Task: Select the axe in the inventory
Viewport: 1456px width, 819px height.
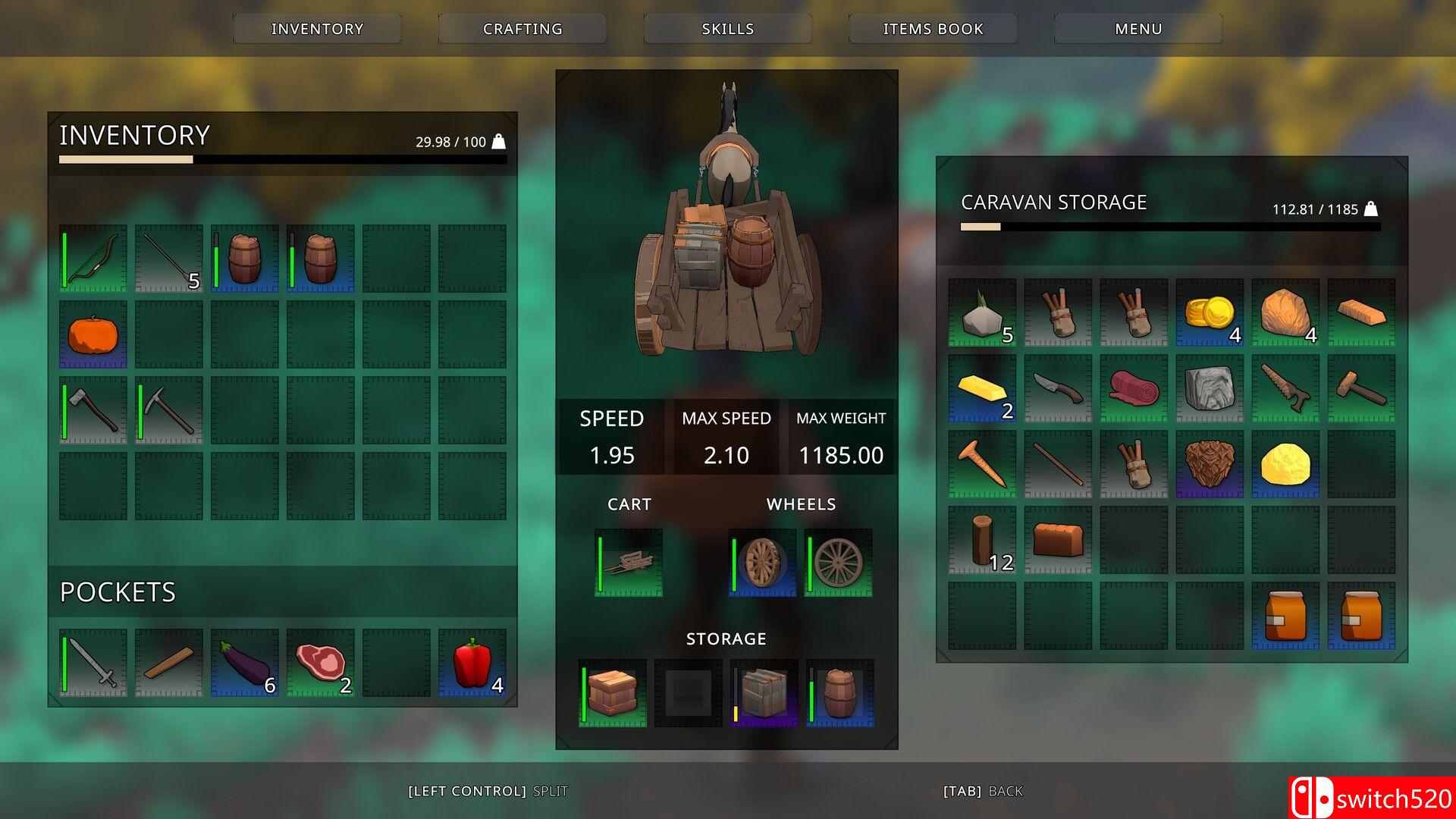Action: (92, 409)
